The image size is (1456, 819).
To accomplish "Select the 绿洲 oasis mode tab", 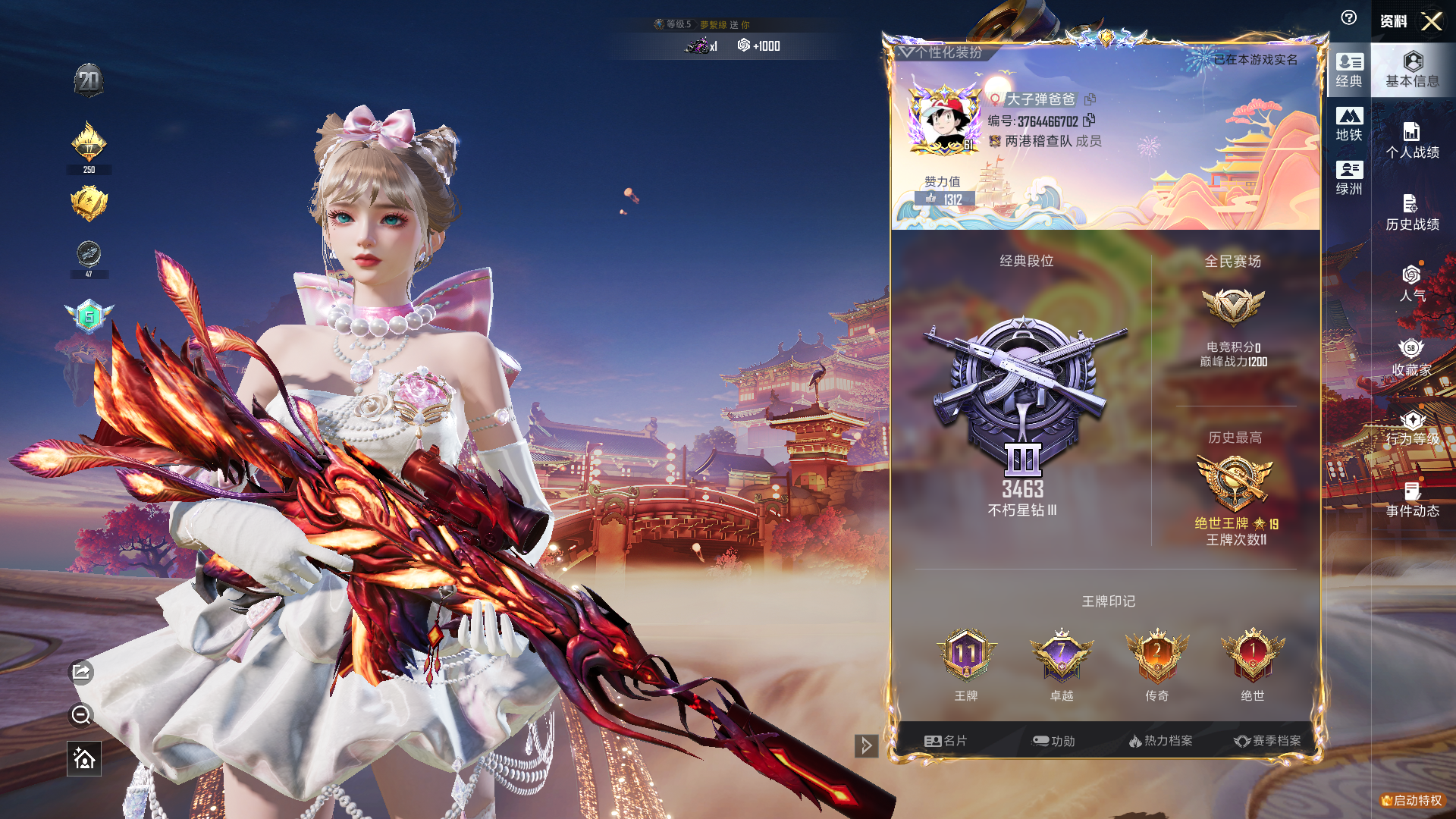I will (1349, 178).
